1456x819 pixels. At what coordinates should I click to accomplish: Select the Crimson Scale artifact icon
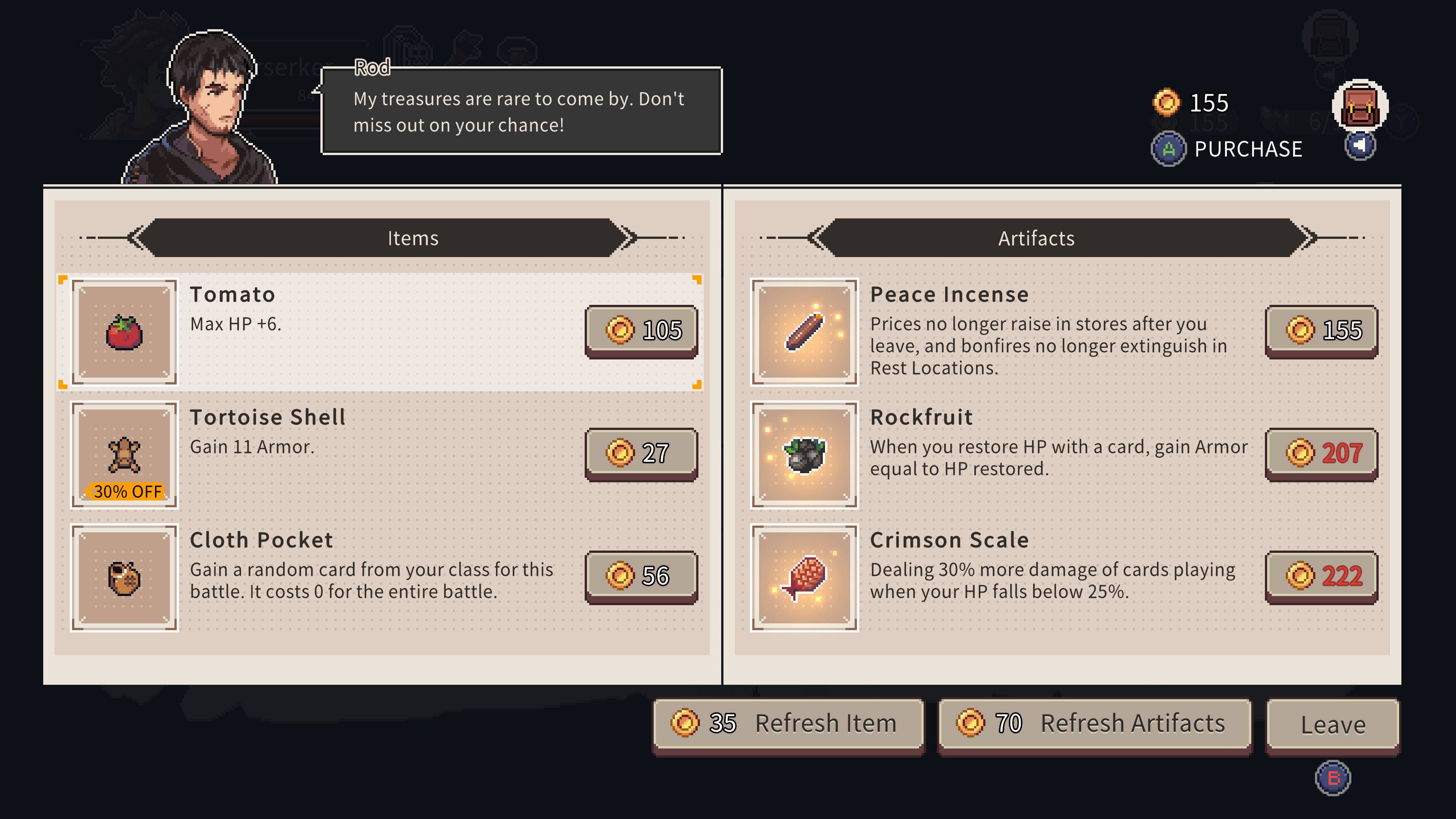(804, 577)
